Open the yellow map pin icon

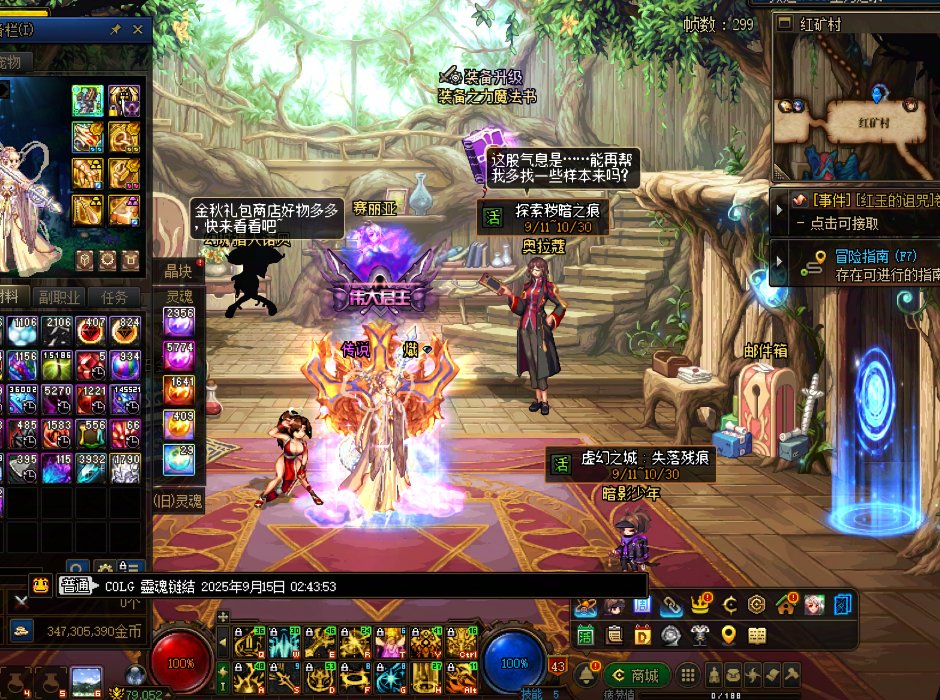[728, 634]
